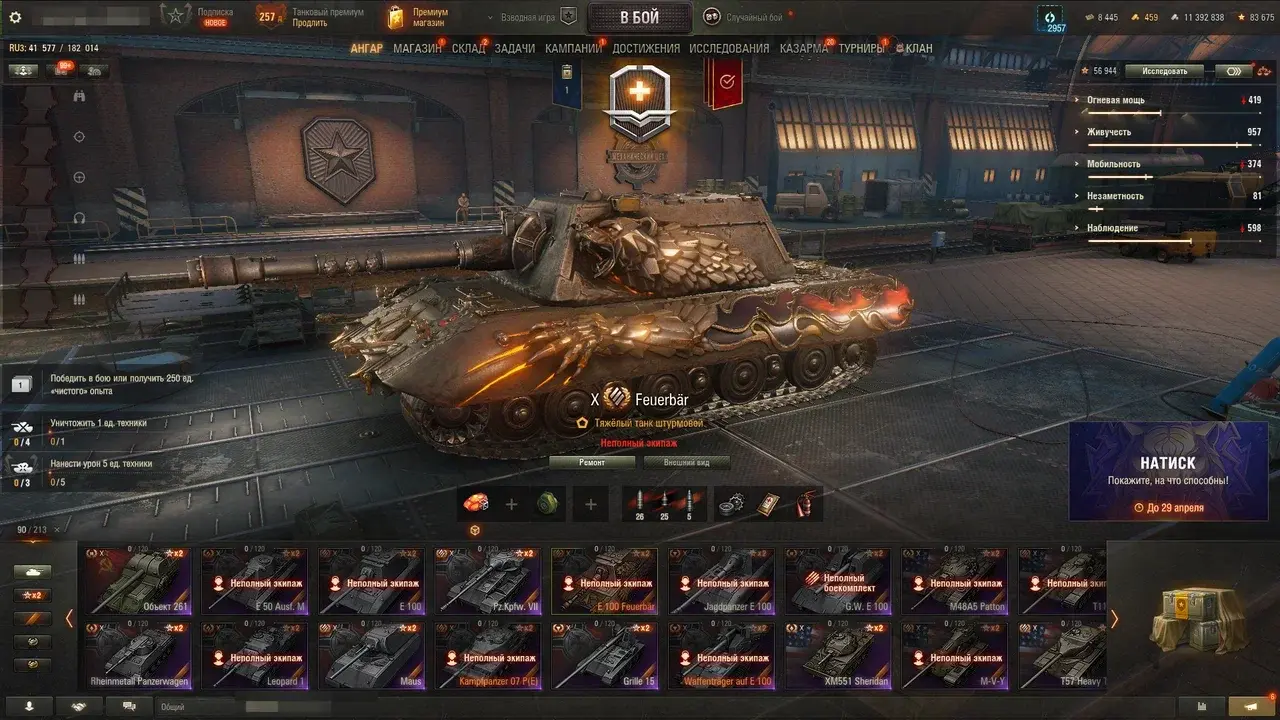Image resolution: width=1280 pixels, height=720 pixels.
Task: Show the ТУРНИРЫ tournaments tab
Action: (x=861, y=48)
